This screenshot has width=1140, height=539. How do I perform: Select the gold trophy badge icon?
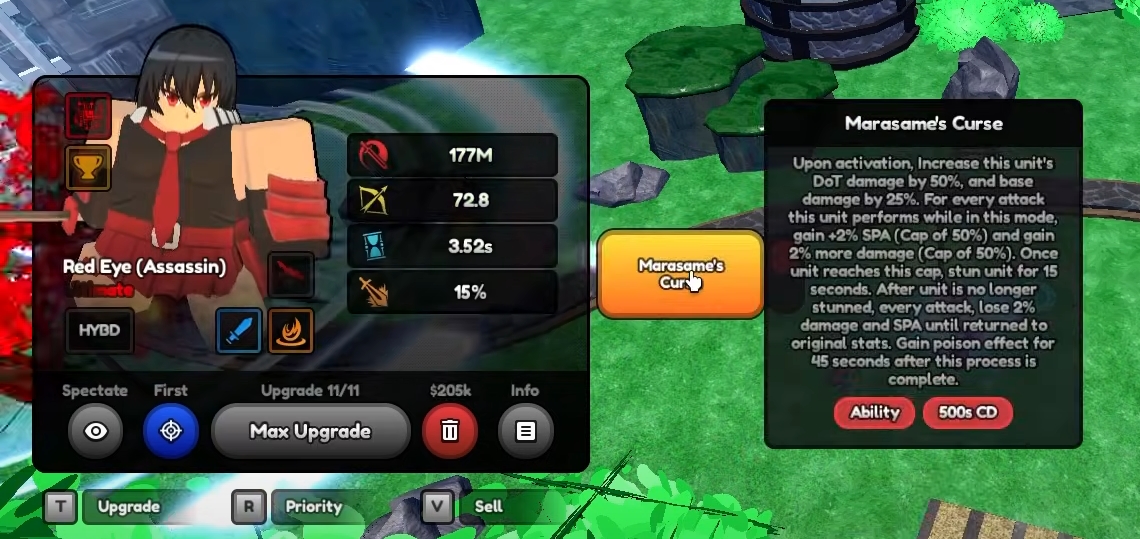pos(88,168)
